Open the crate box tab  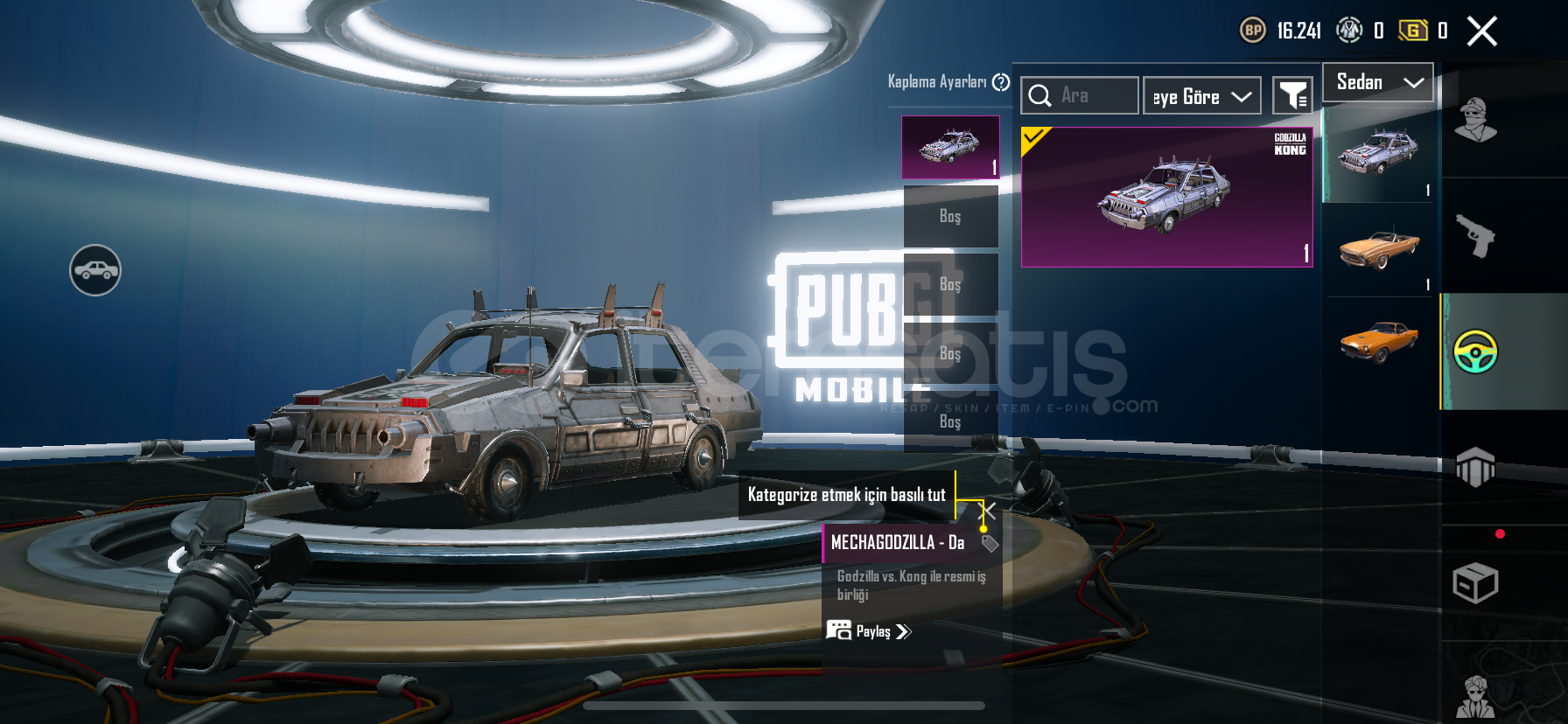(x=1475, y=583)
